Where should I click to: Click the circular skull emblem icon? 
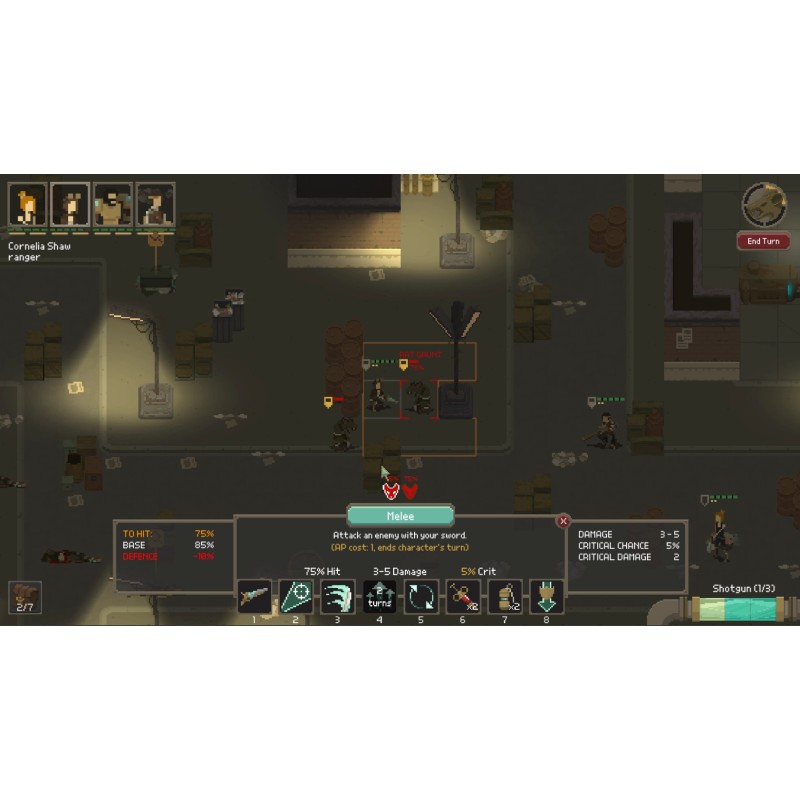(x=763, y=204)
